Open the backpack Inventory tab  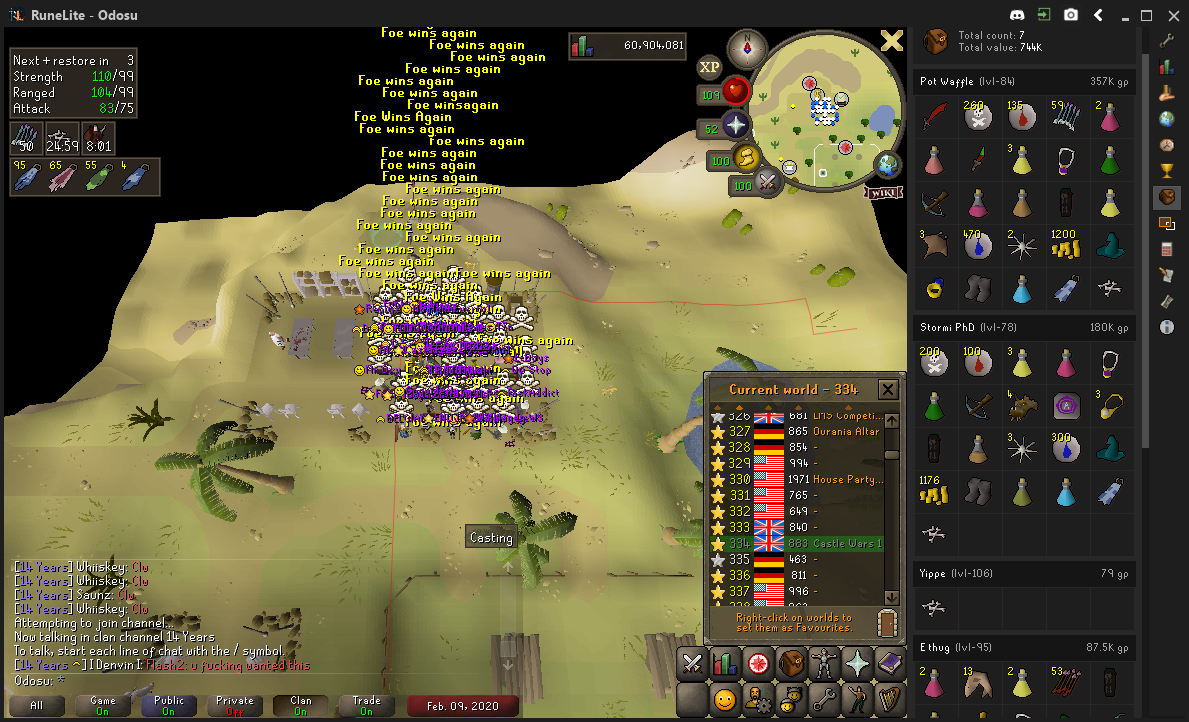click(791, 663)
